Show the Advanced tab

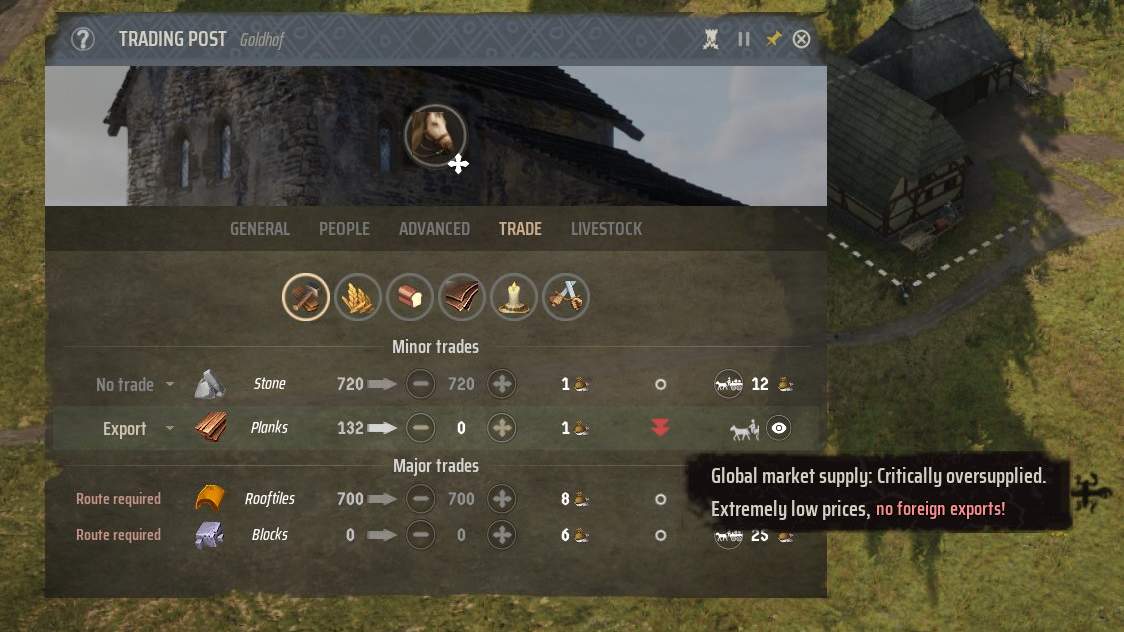tap(434, 229)
